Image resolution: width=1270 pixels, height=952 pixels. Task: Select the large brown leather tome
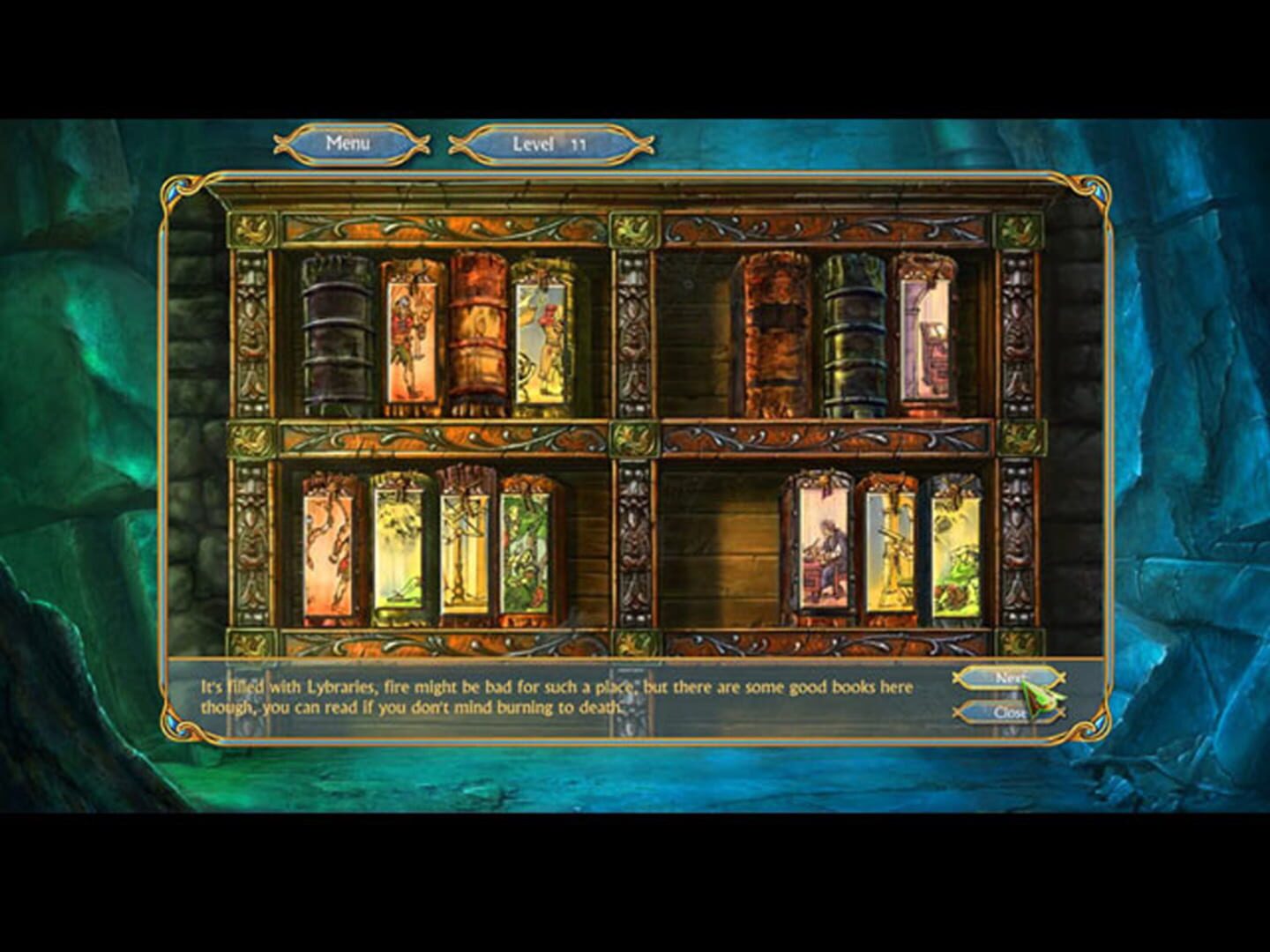click(x=774, y=332)
